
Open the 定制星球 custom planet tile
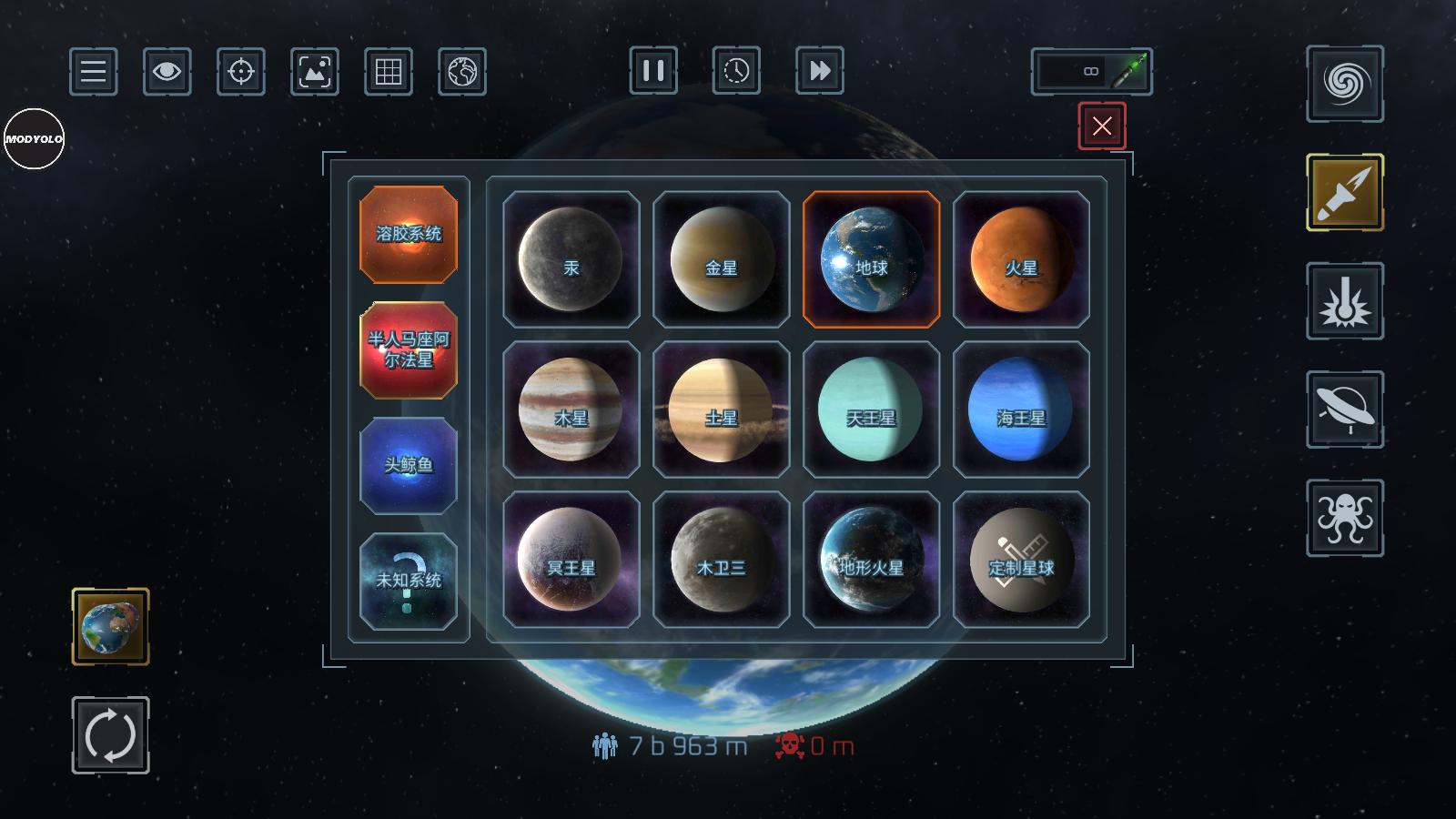pos(1021,560)
